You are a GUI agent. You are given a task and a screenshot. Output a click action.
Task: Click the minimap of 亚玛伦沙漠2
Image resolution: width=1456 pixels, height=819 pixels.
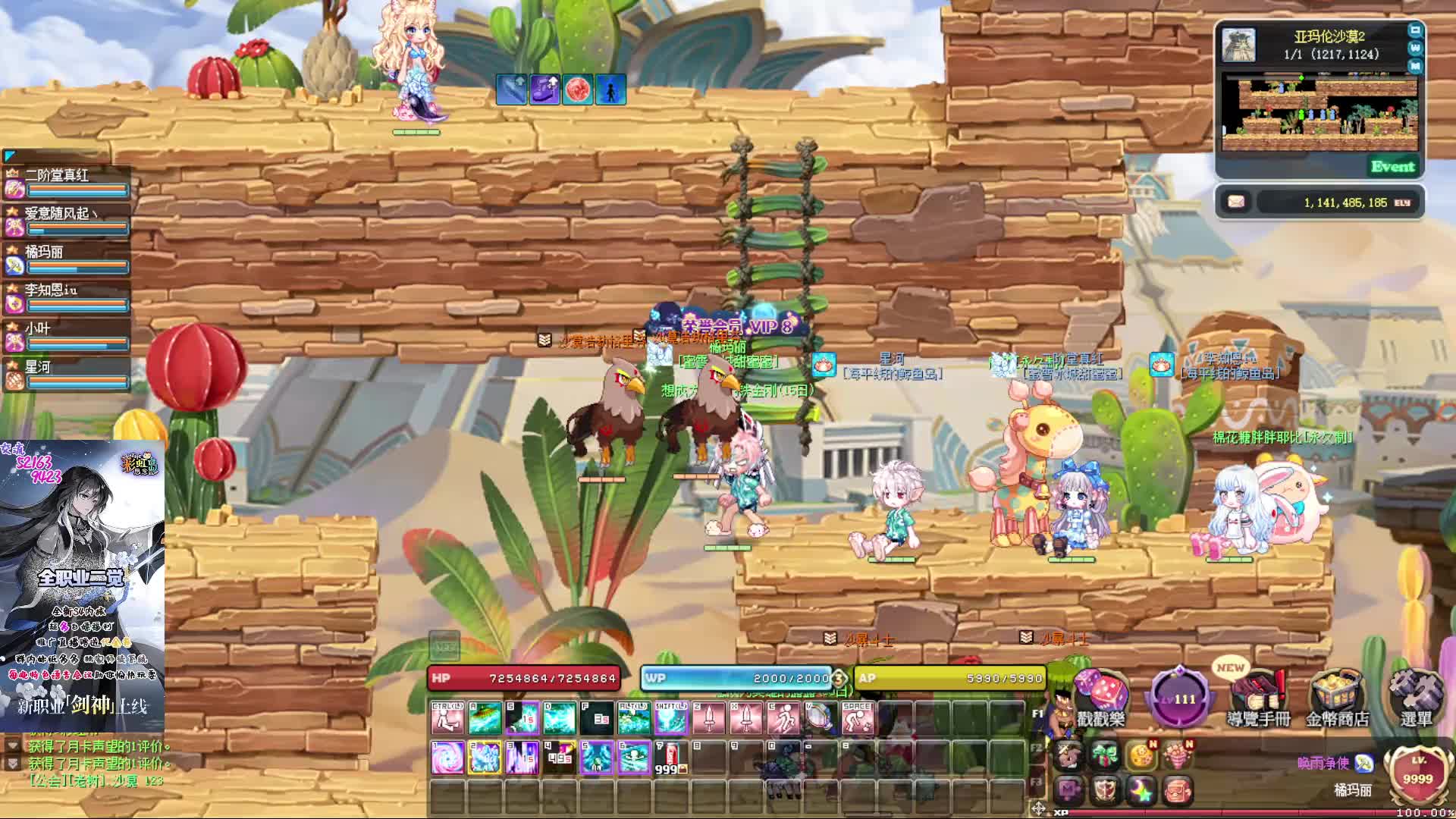(x=1319, y=114)
